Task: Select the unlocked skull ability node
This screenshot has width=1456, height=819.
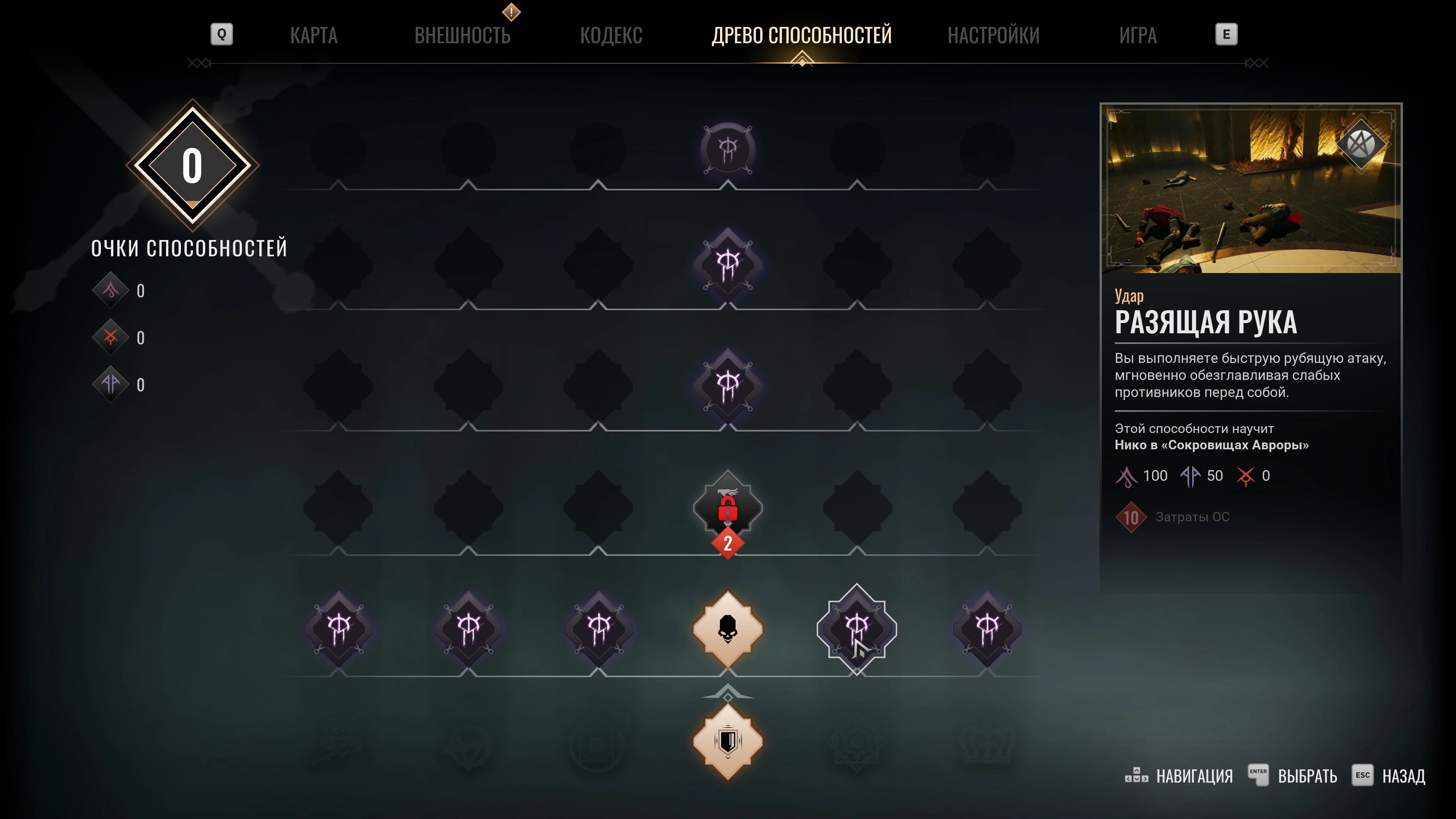Action: (728, 629)
